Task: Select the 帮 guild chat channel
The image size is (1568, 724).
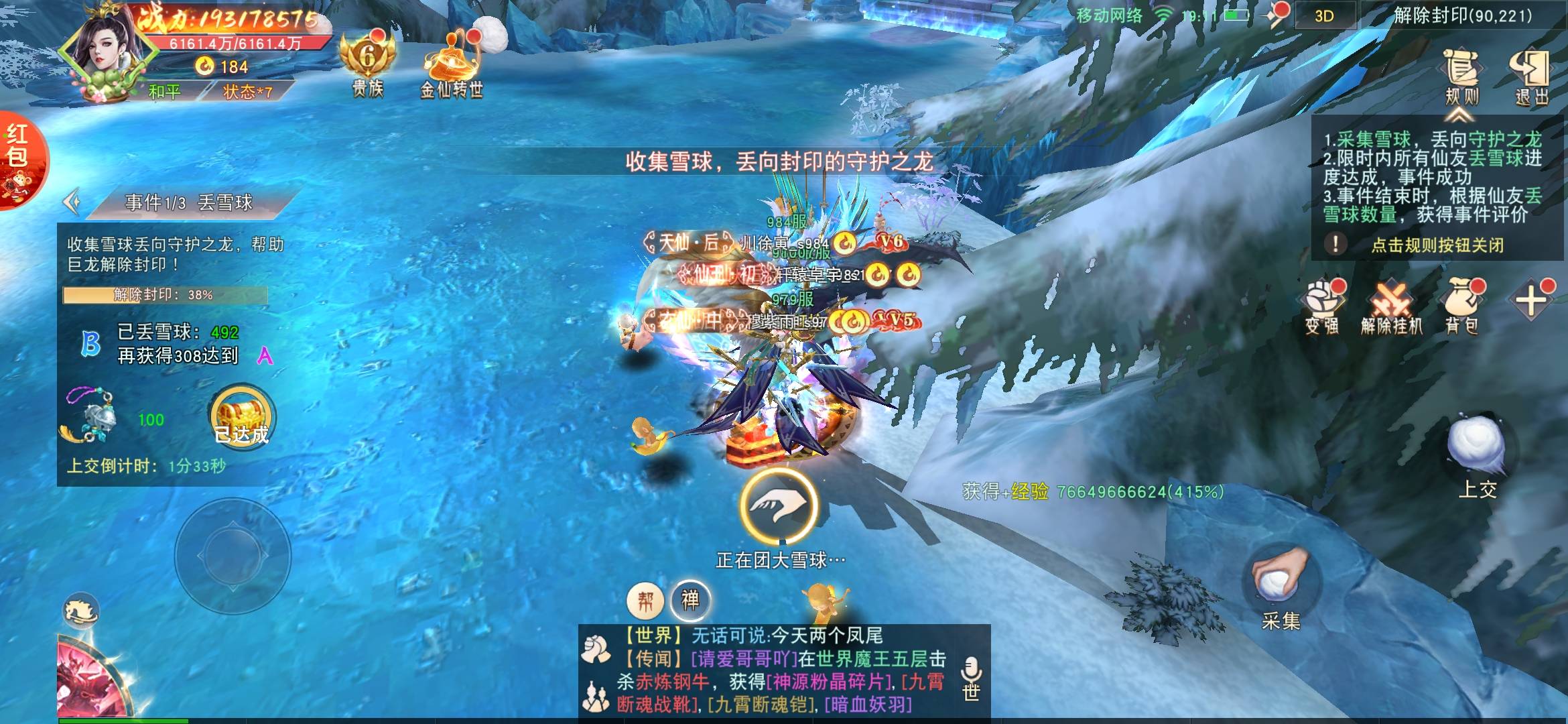Action: (x=645, y=600)
